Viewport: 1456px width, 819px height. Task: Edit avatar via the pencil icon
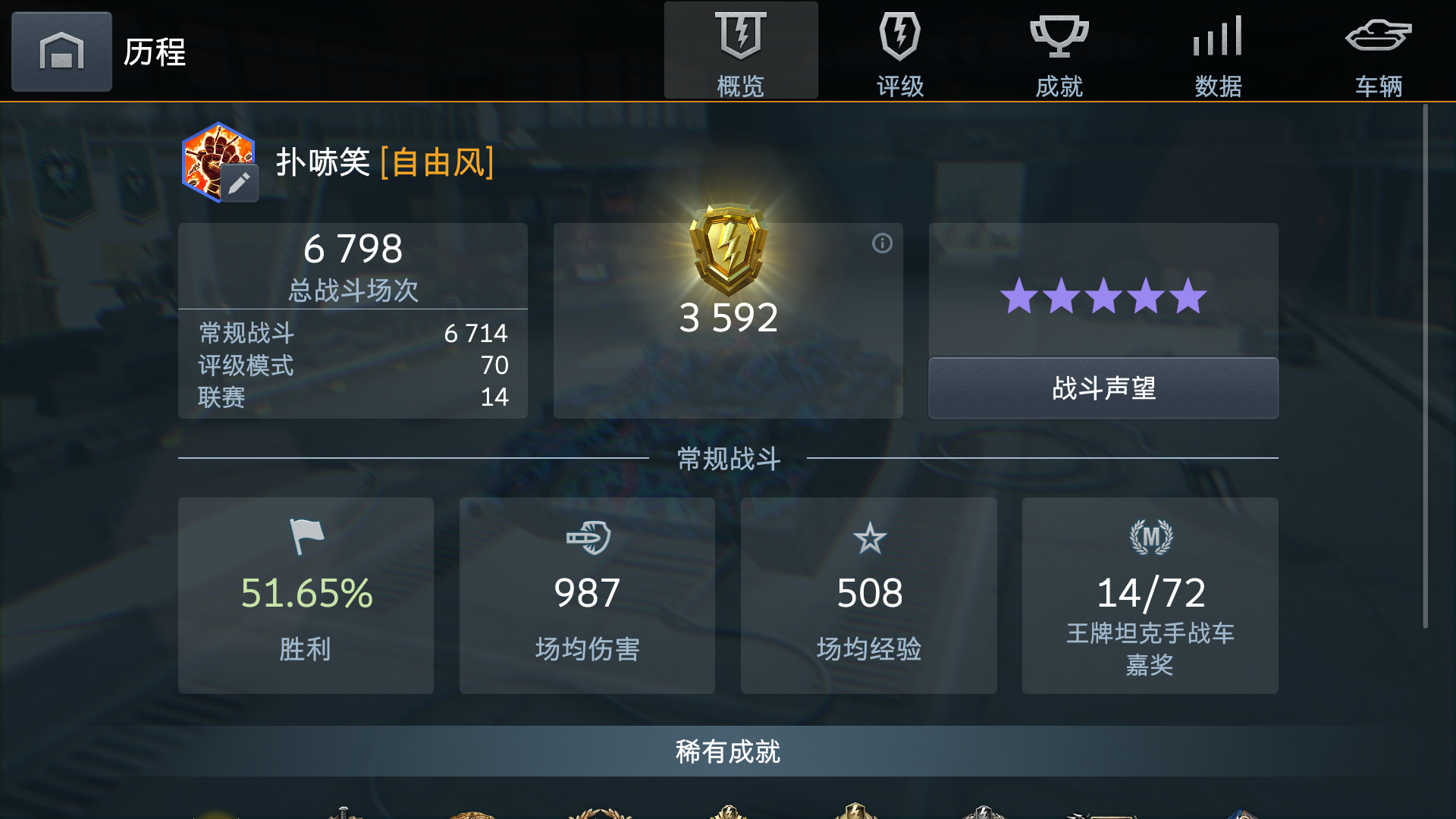[x=240, y=182]
